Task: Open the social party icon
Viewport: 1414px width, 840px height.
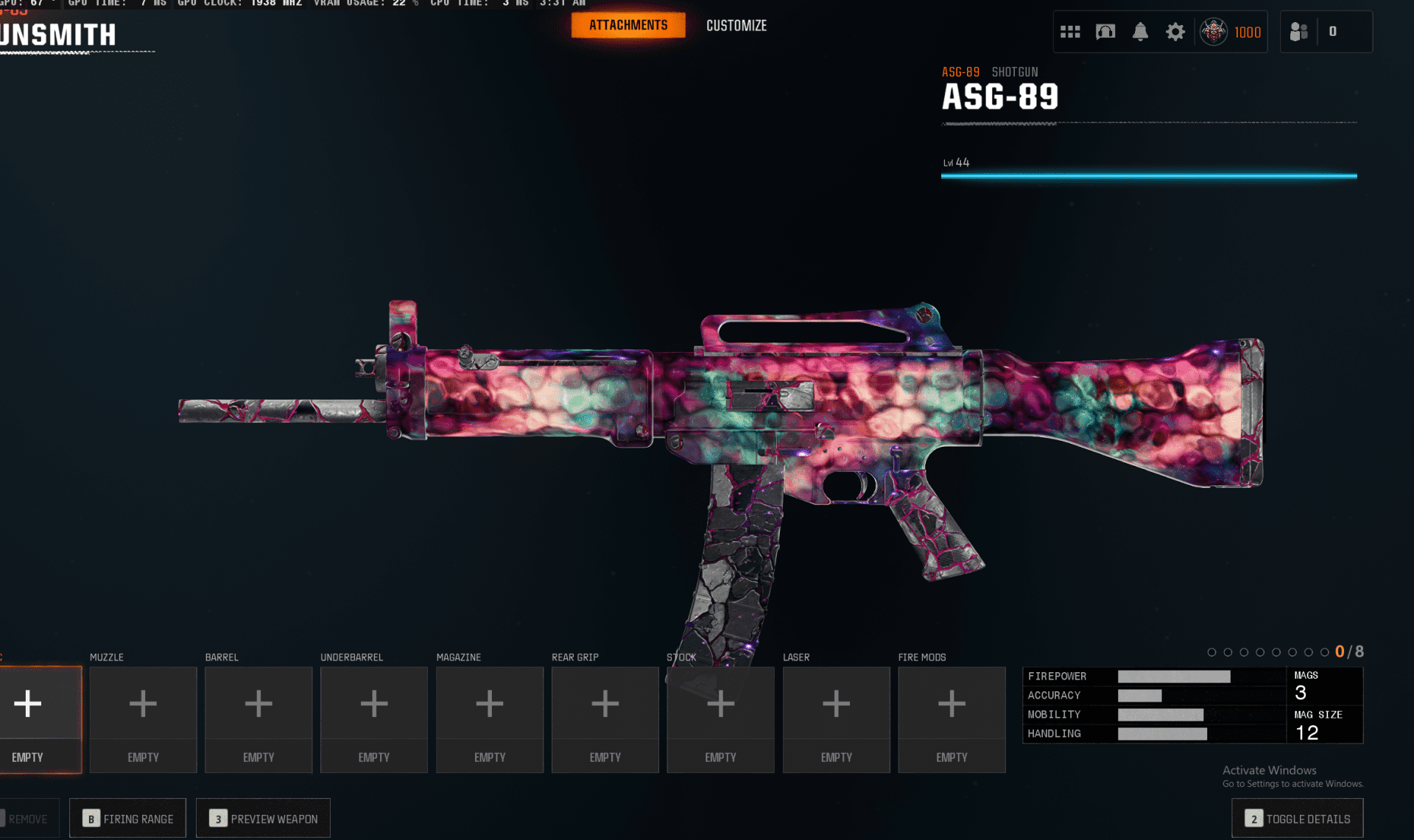Action: coord(1299,32)
